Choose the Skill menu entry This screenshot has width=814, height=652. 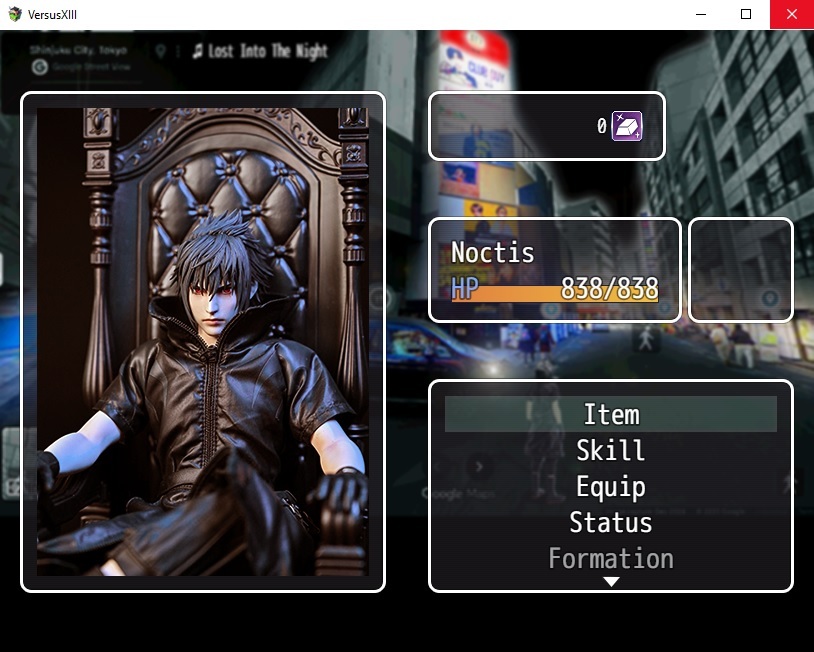pyautogui.click(x=611, y=450)
